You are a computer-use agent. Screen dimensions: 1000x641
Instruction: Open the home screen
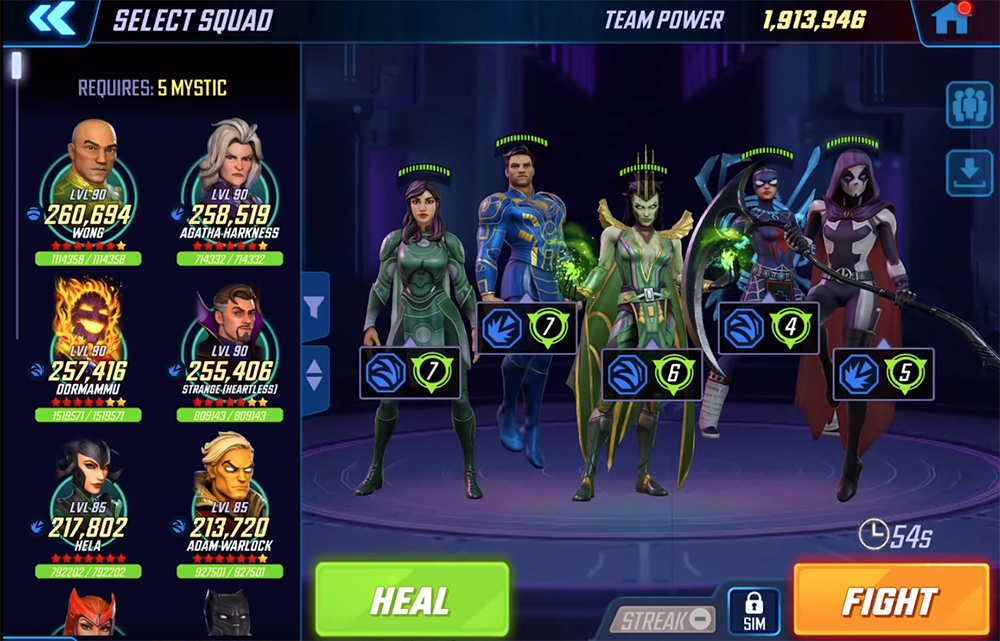951,19
